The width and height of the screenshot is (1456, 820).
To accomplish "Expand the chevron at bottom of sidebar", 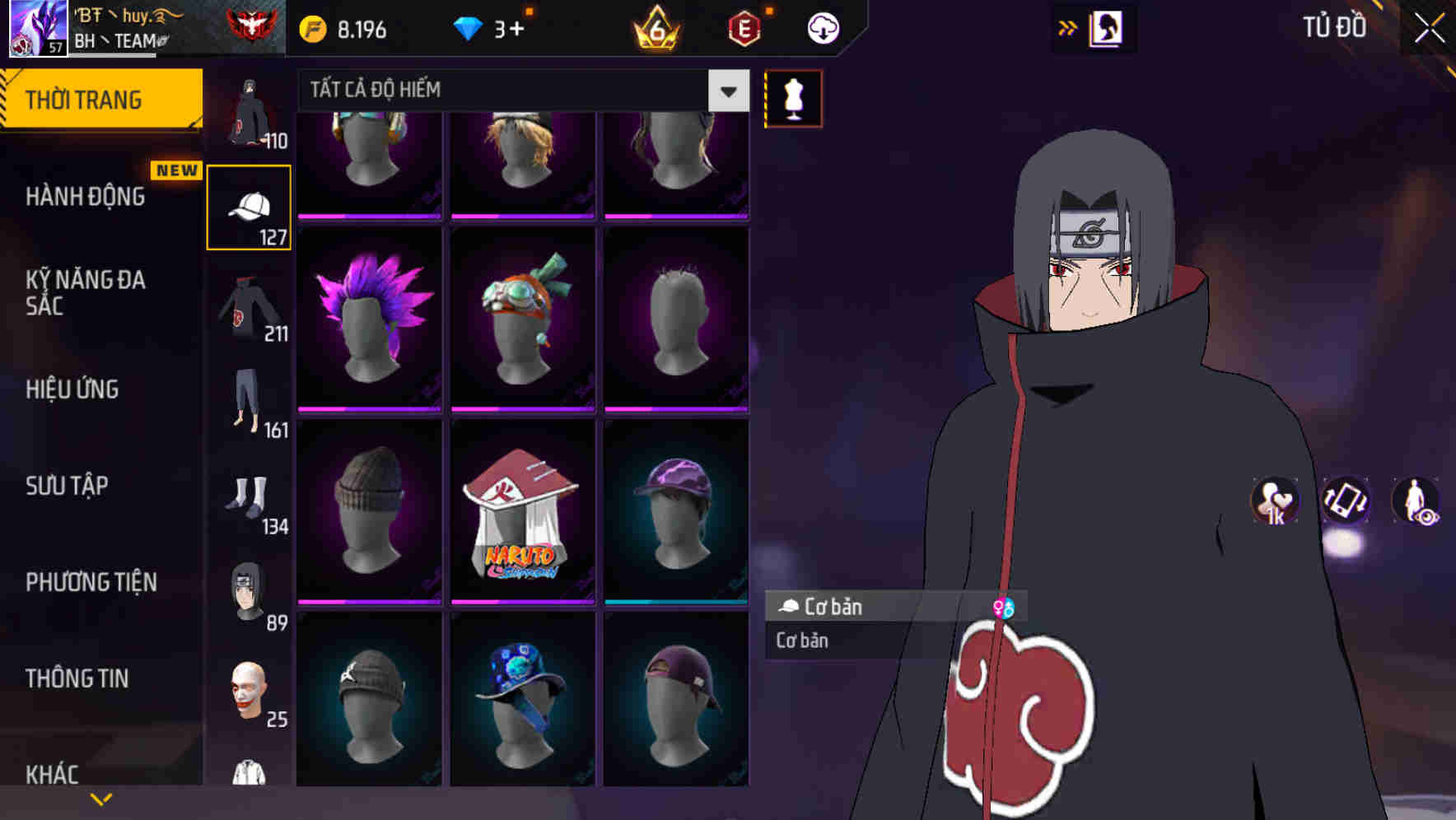I will 101,797.
